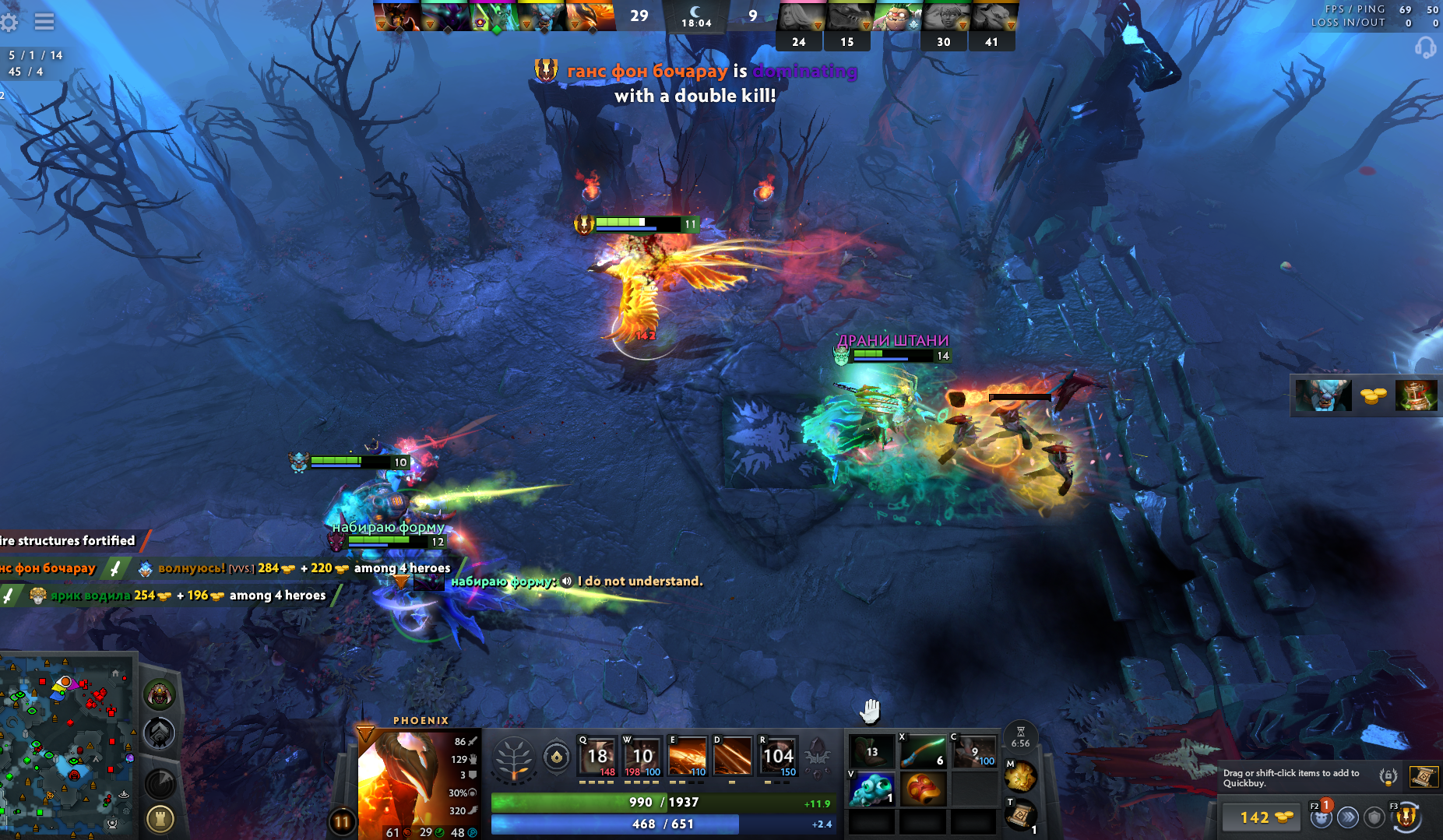Open the talent tree icon
Image resolution: width=1443 pixels, height=840 pixels.
point(514,757)
